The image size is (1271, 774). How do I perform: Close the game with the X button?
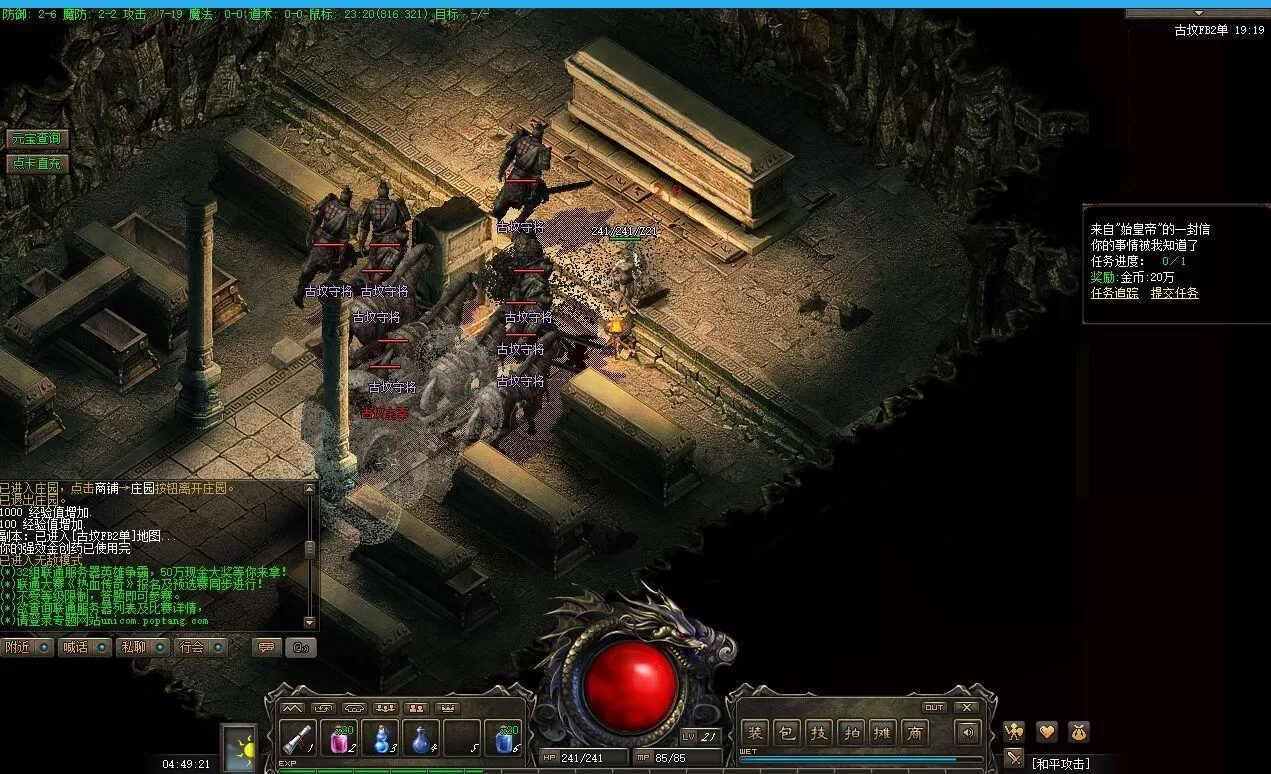click(x=966, y=707)
